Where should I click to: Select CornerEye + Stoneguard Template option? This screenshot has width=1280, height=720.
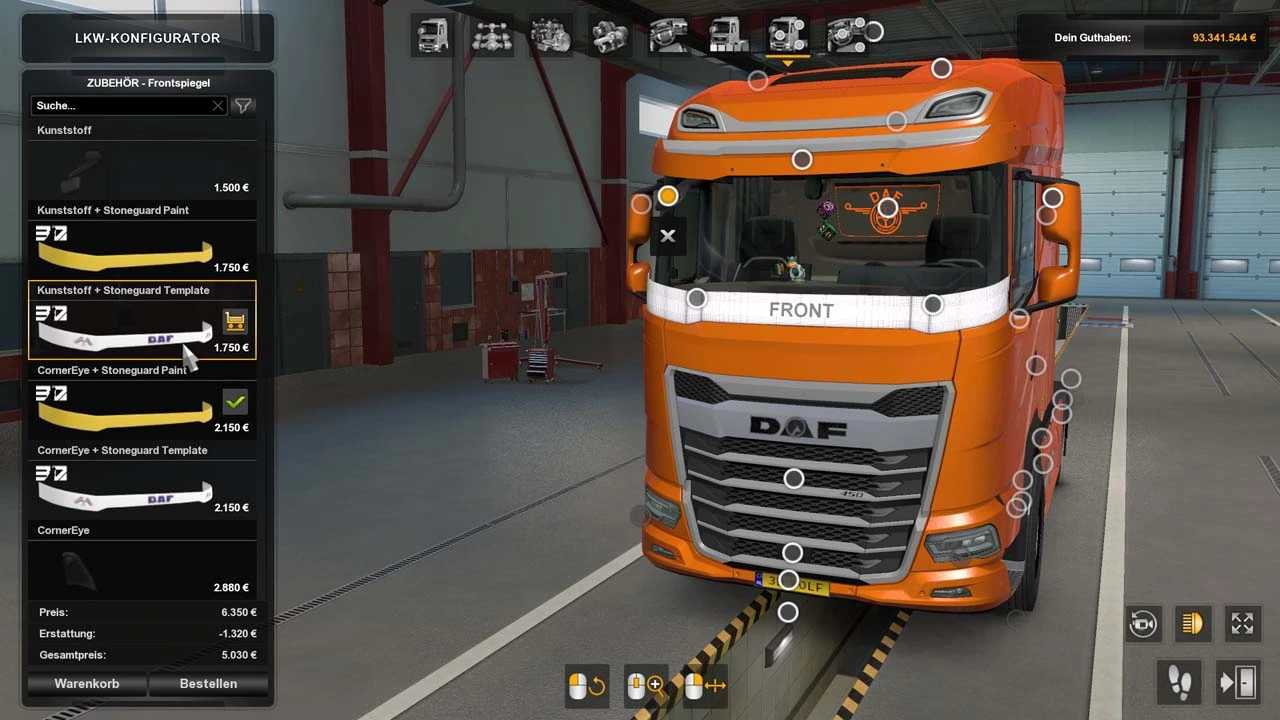(x=142, y=488)
